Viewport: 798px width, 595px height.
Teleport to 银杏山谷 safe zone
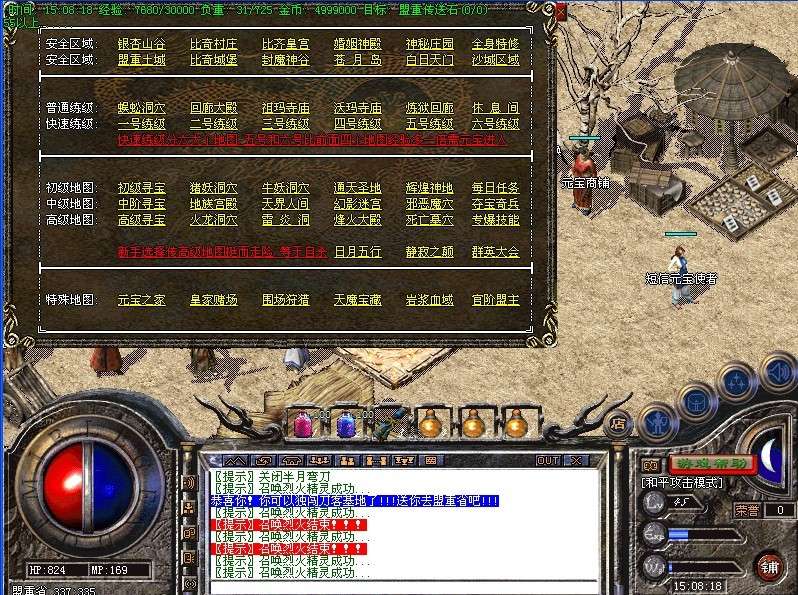(143, 45)
